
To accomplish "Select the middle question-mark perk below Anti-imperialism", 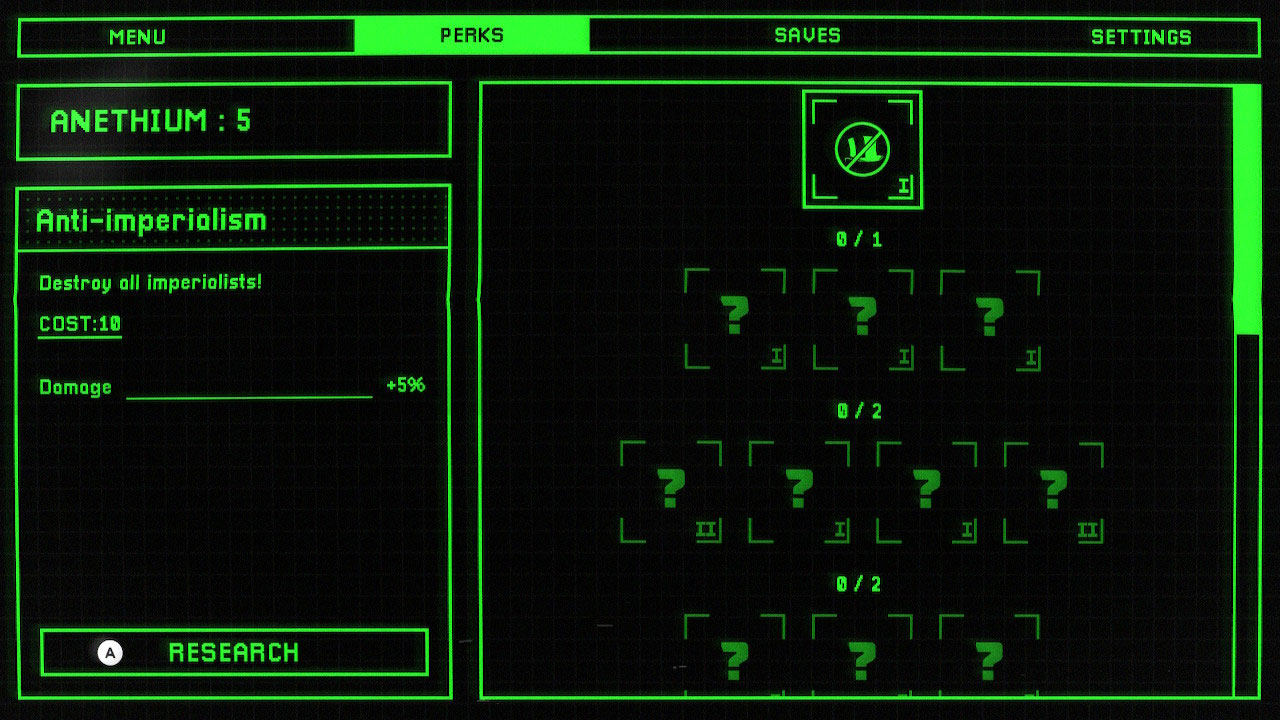I will pos(861,315).
